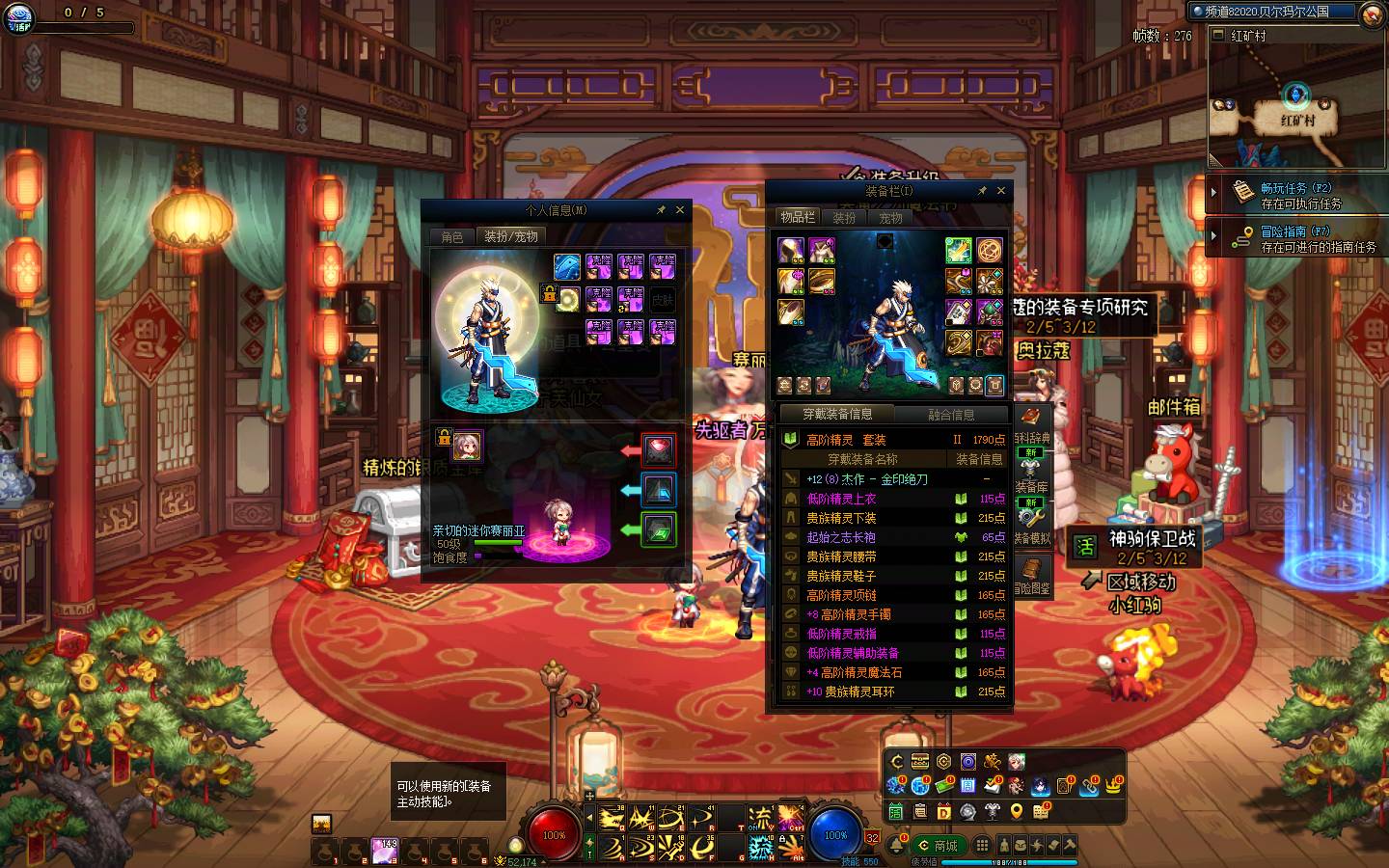Select the 贵族精灵腰带 belt row

(841, 556)
